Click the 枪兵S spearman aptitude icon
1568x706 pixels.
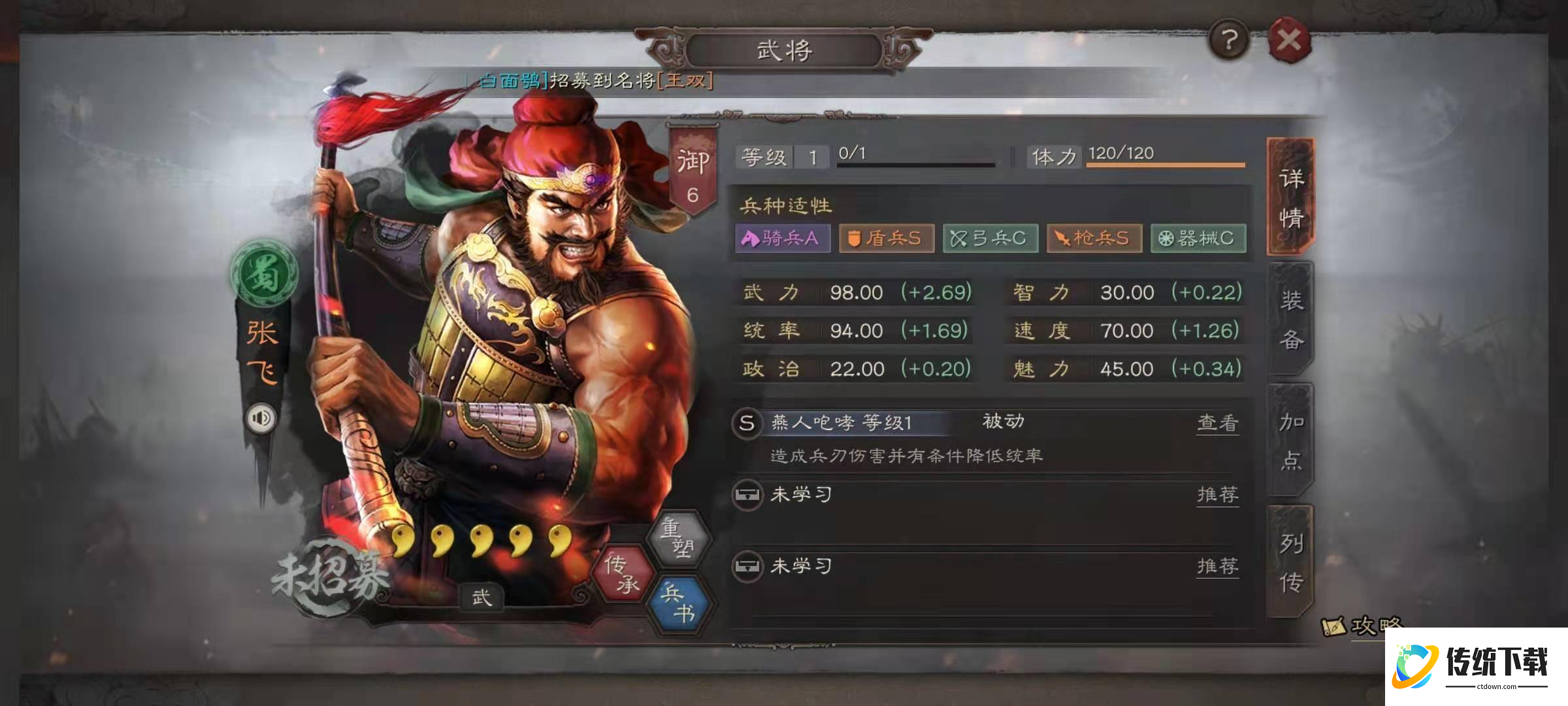[1094, 239]
